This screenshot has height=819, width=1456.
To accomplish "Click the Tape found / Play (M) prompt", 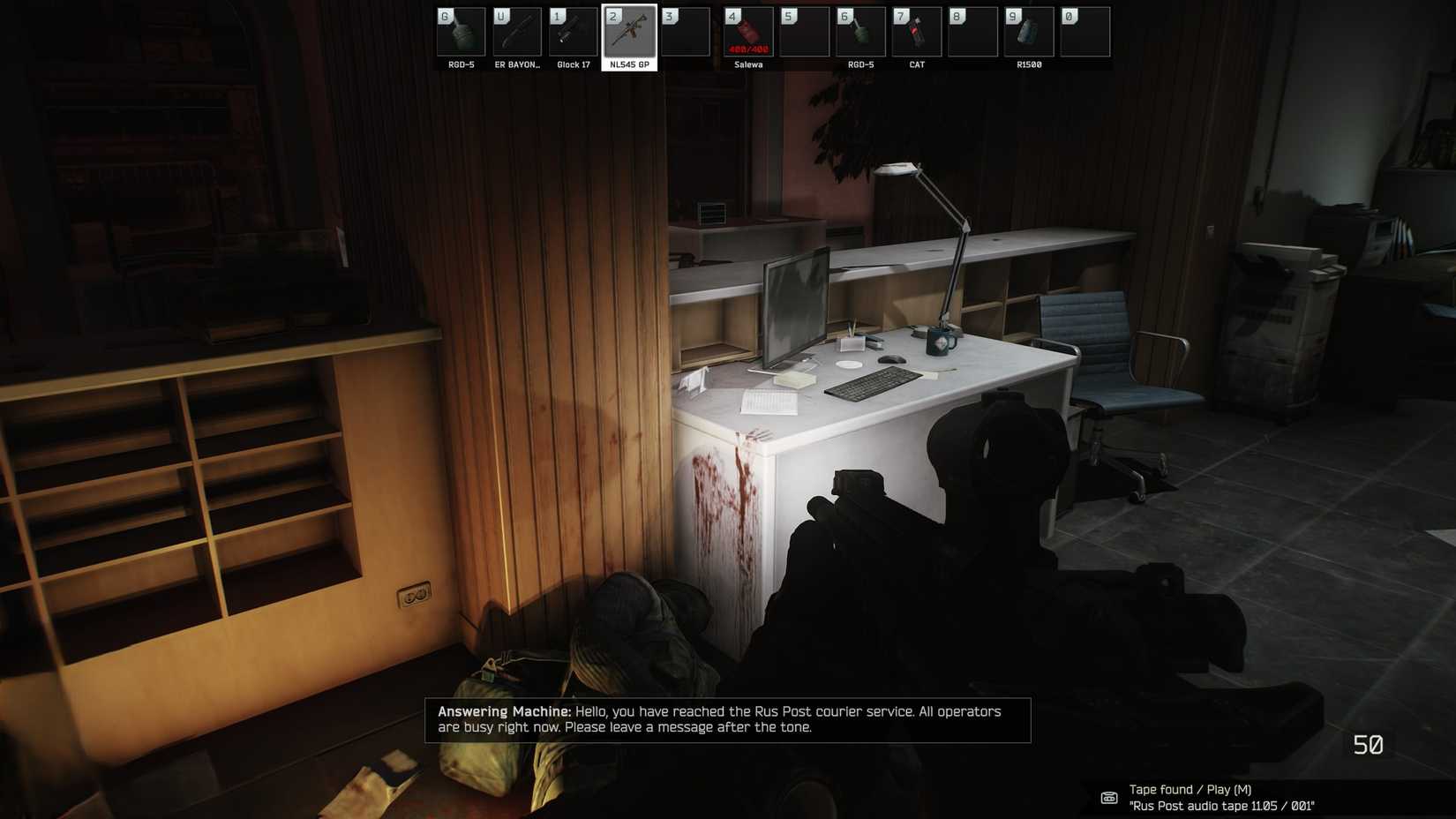I will [1190, 789].
